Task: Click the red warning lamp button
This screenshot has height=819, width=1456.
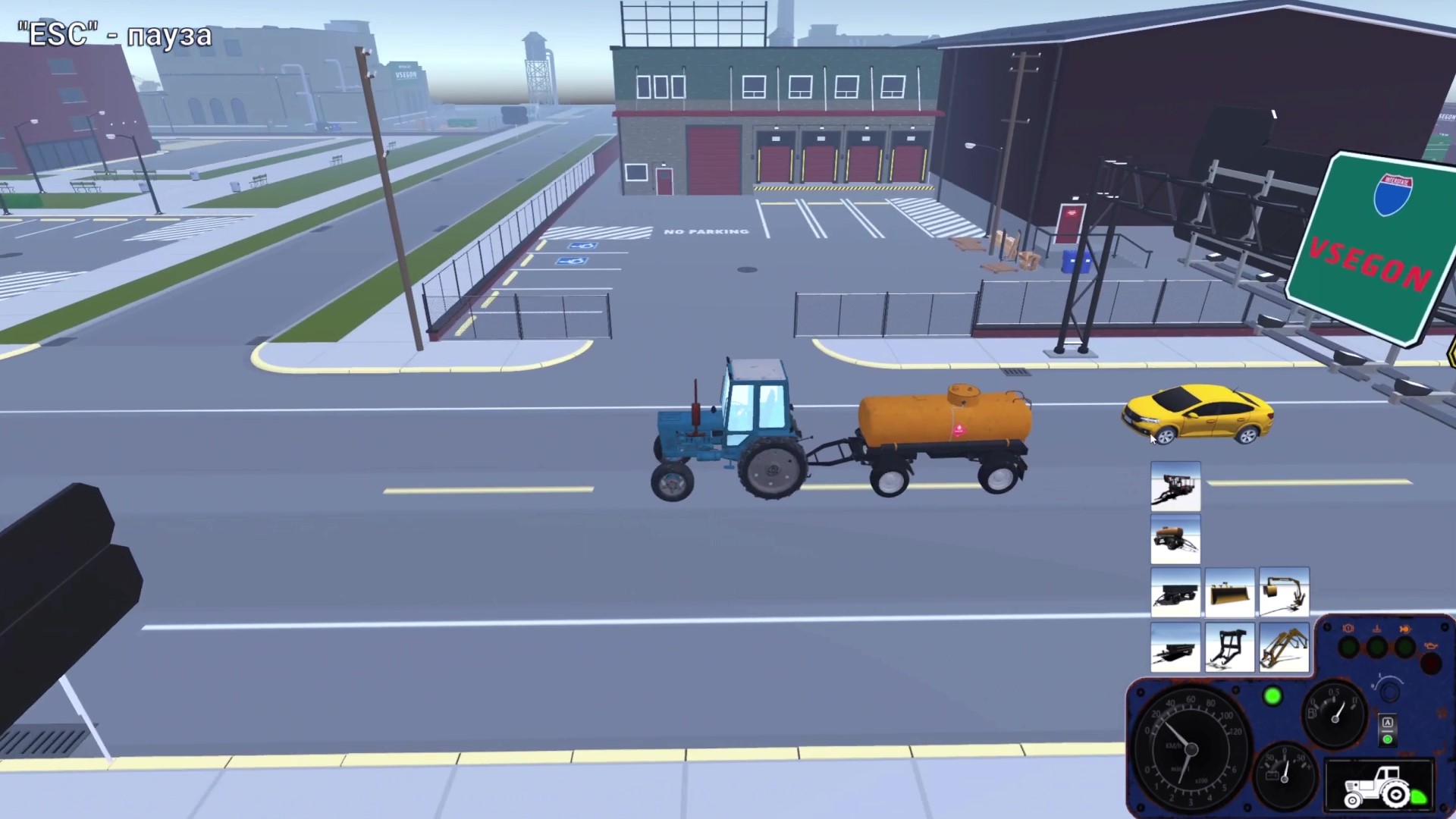Action: pyautogui.click(x=1431, y=661)
